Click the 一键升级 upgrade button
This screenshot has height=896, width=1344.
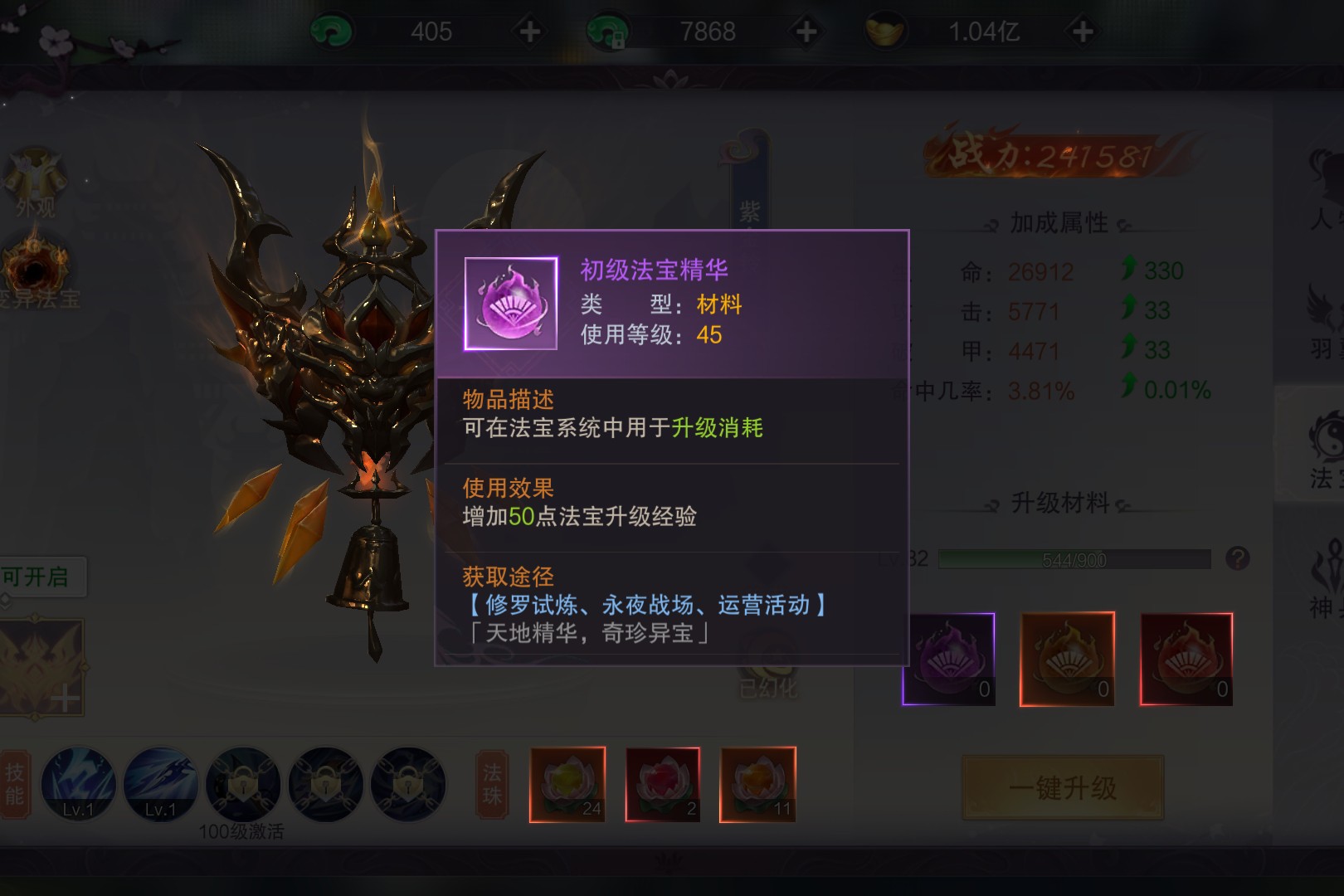tap(1063, 787)
